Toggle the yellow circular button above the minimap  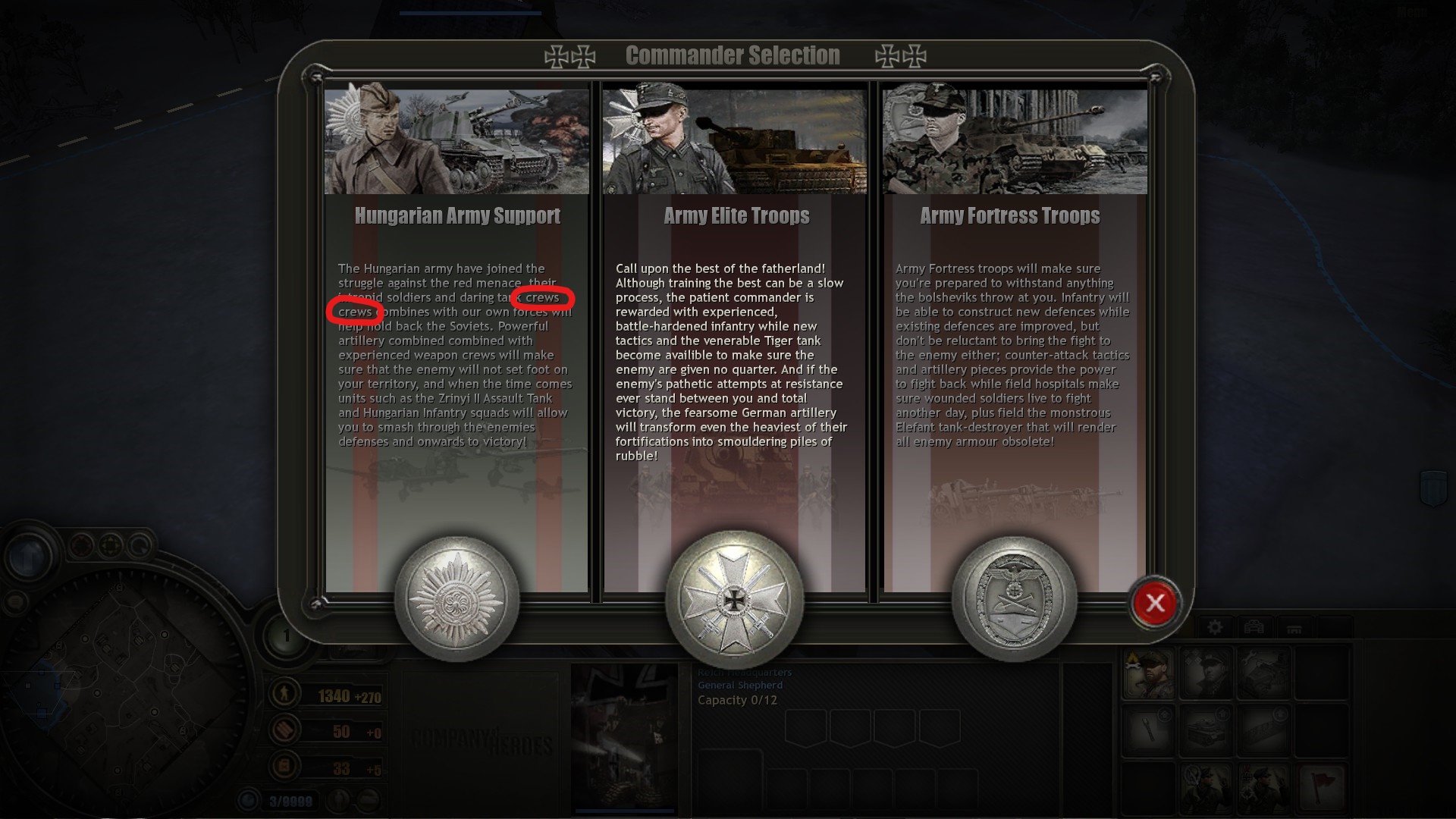110,544
